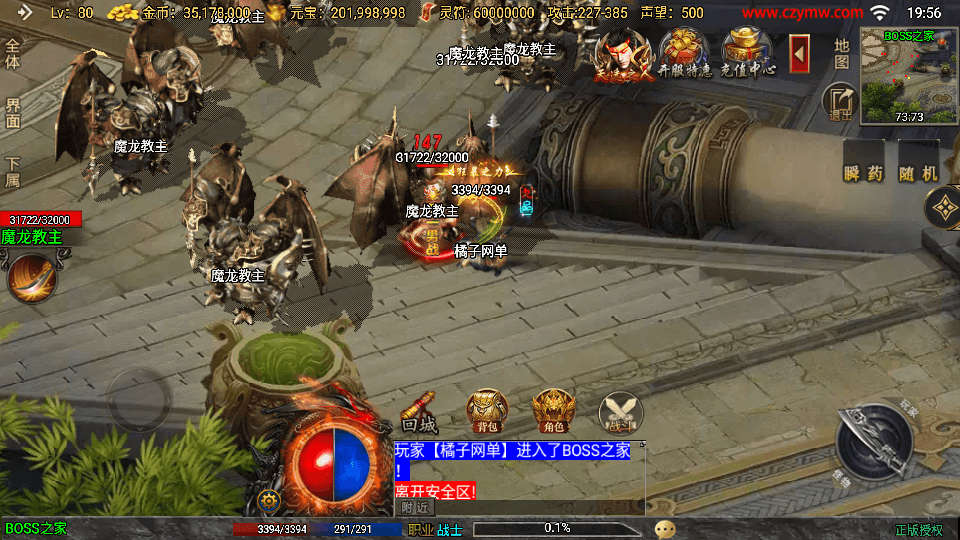Open the 地图 map label
This screenshot has height=540, width=960.
(841, 53)
